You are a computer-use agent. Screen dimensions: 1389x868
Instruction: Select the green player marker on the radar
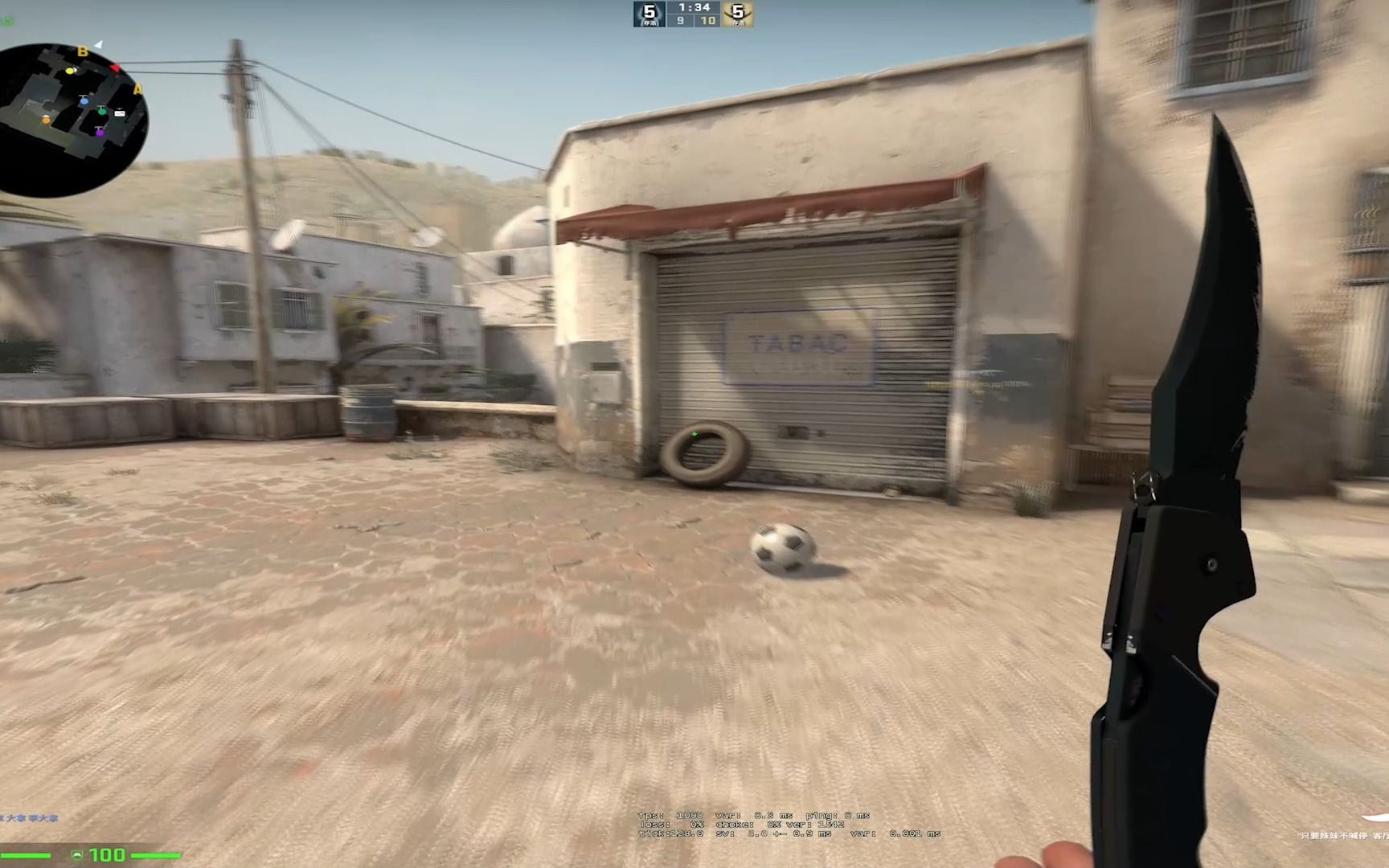pyautogui.click(x=101, y=111)
